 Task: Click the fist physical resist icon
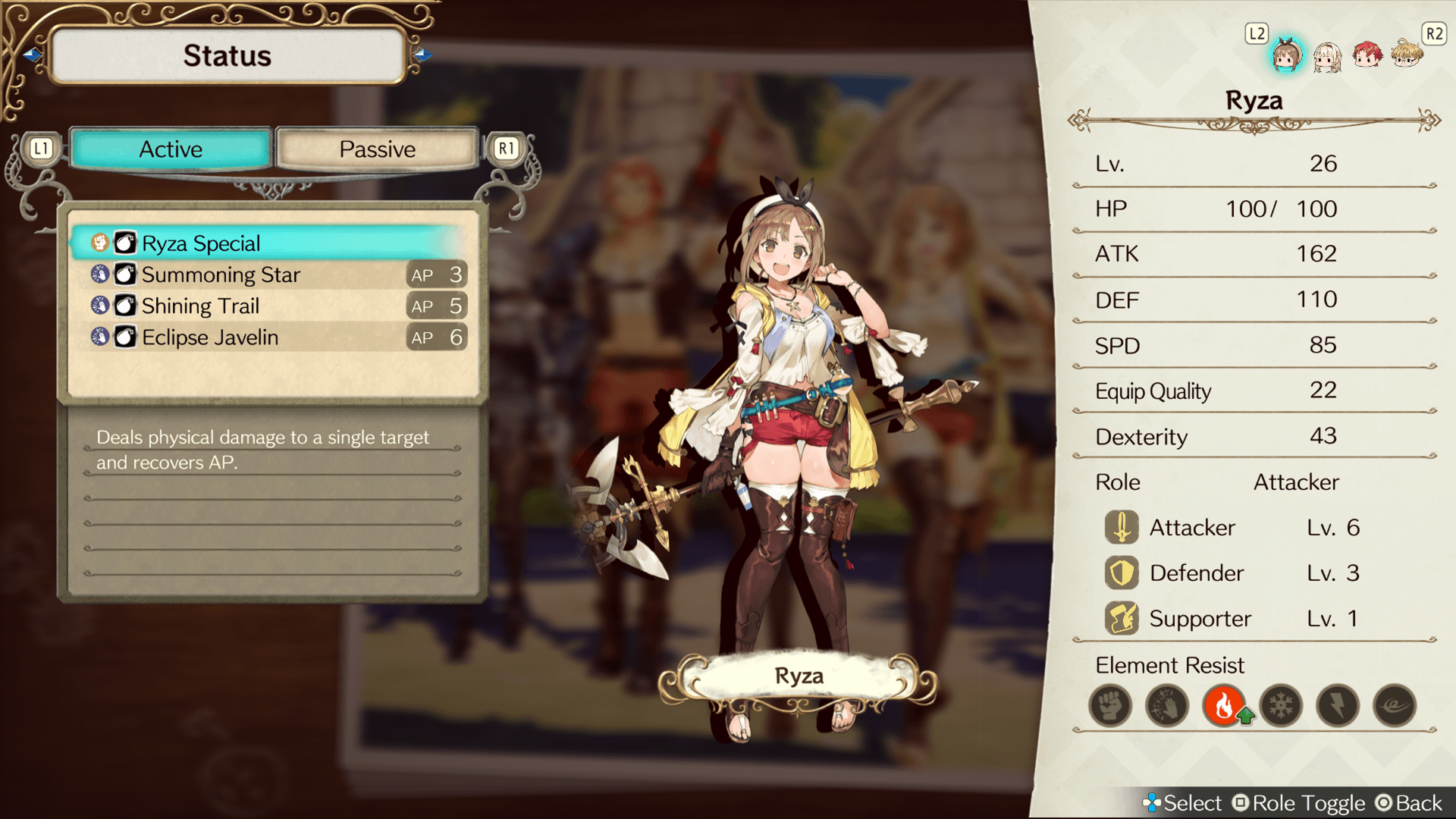(1110, 706)
